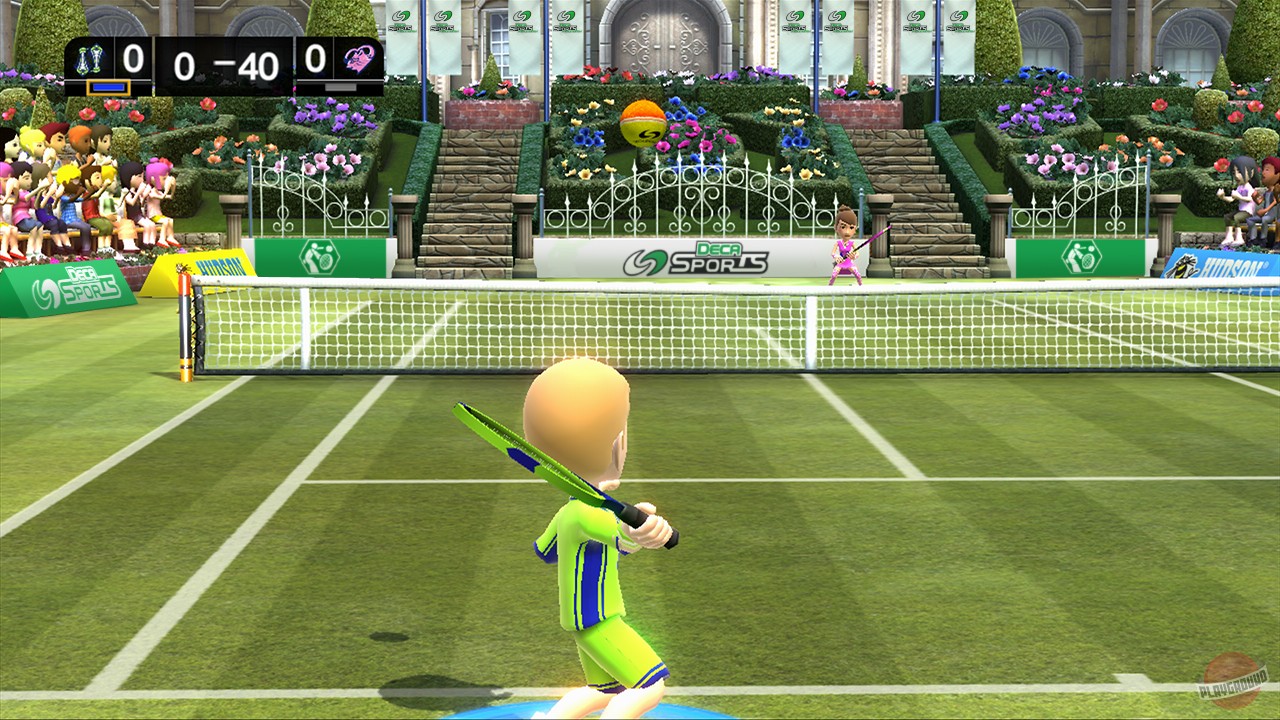Click the gold net post on the left
Screen dimensions: 1280x720
186,332
